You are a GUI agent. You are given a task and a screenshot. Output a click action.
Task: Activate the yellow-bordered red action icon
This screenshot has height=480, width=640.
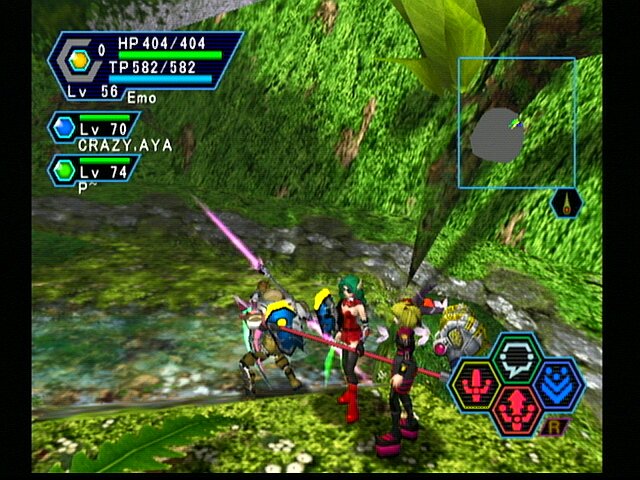pyautogui.click(x=476, y=385)
